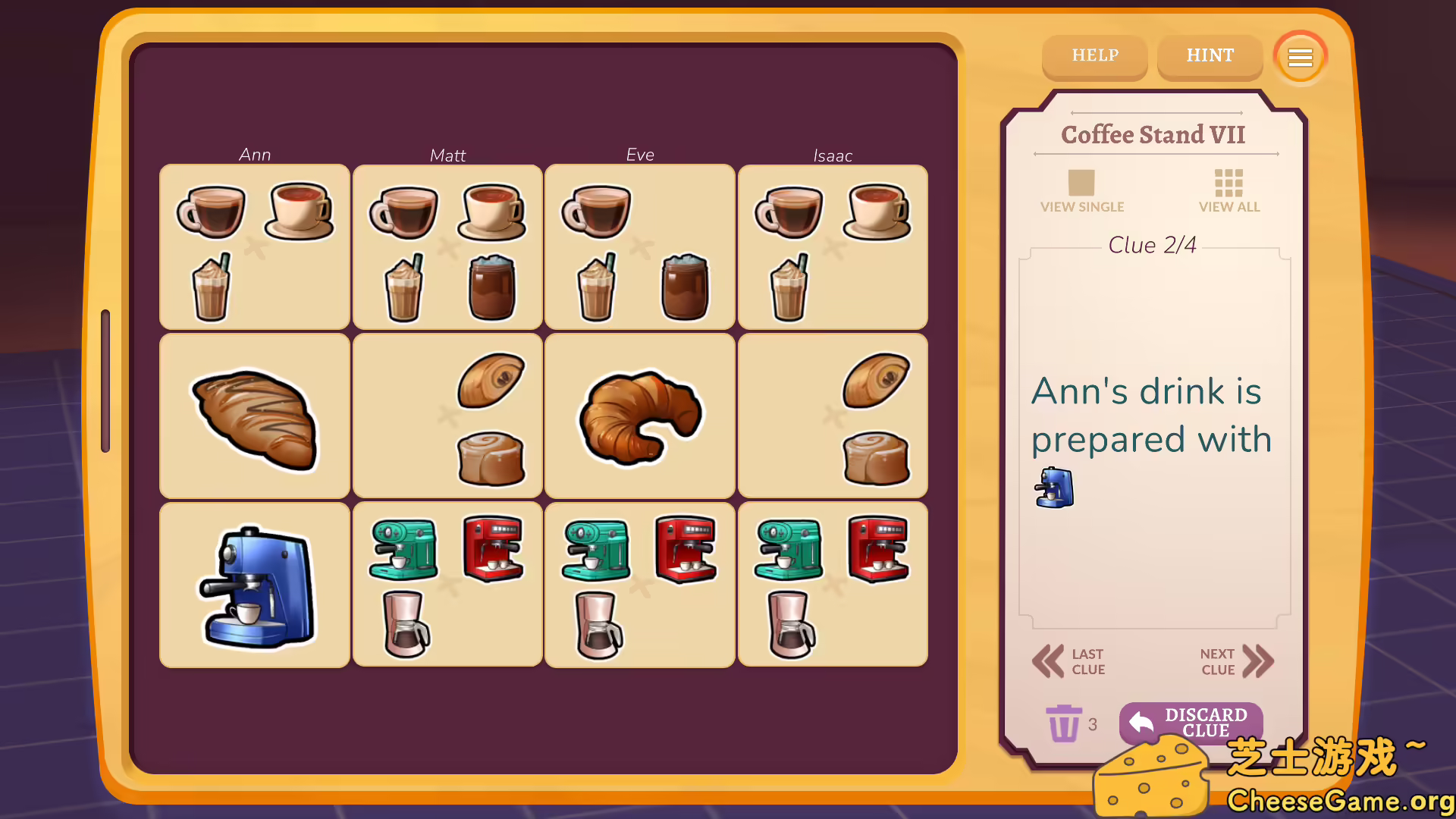The image size is (1456, 819).
Task: Select the red espresso machine in Isaac's column
Action: click(x=877, y=550)
